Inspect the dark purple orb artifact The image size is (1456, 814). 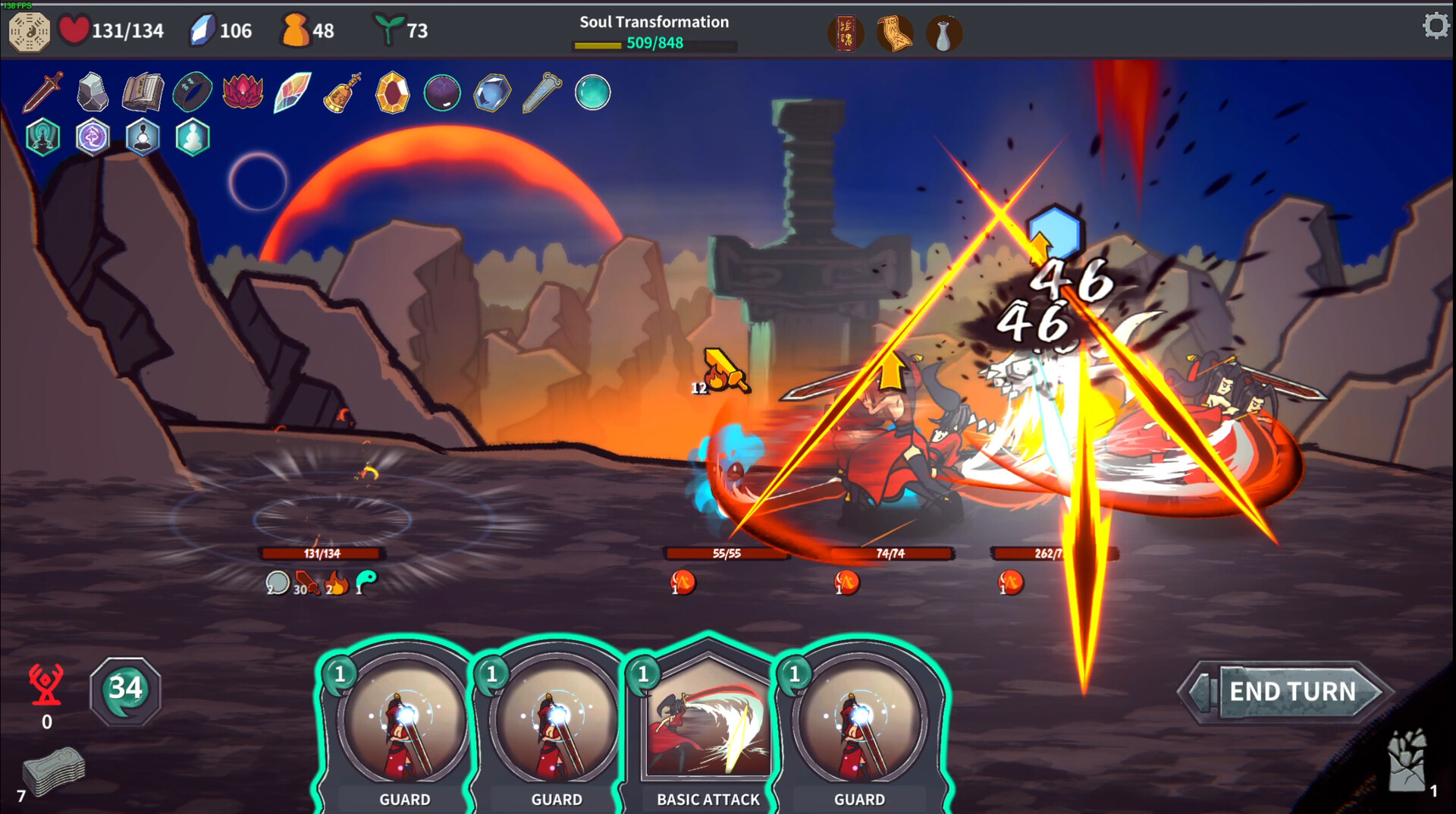coord(442,93)
